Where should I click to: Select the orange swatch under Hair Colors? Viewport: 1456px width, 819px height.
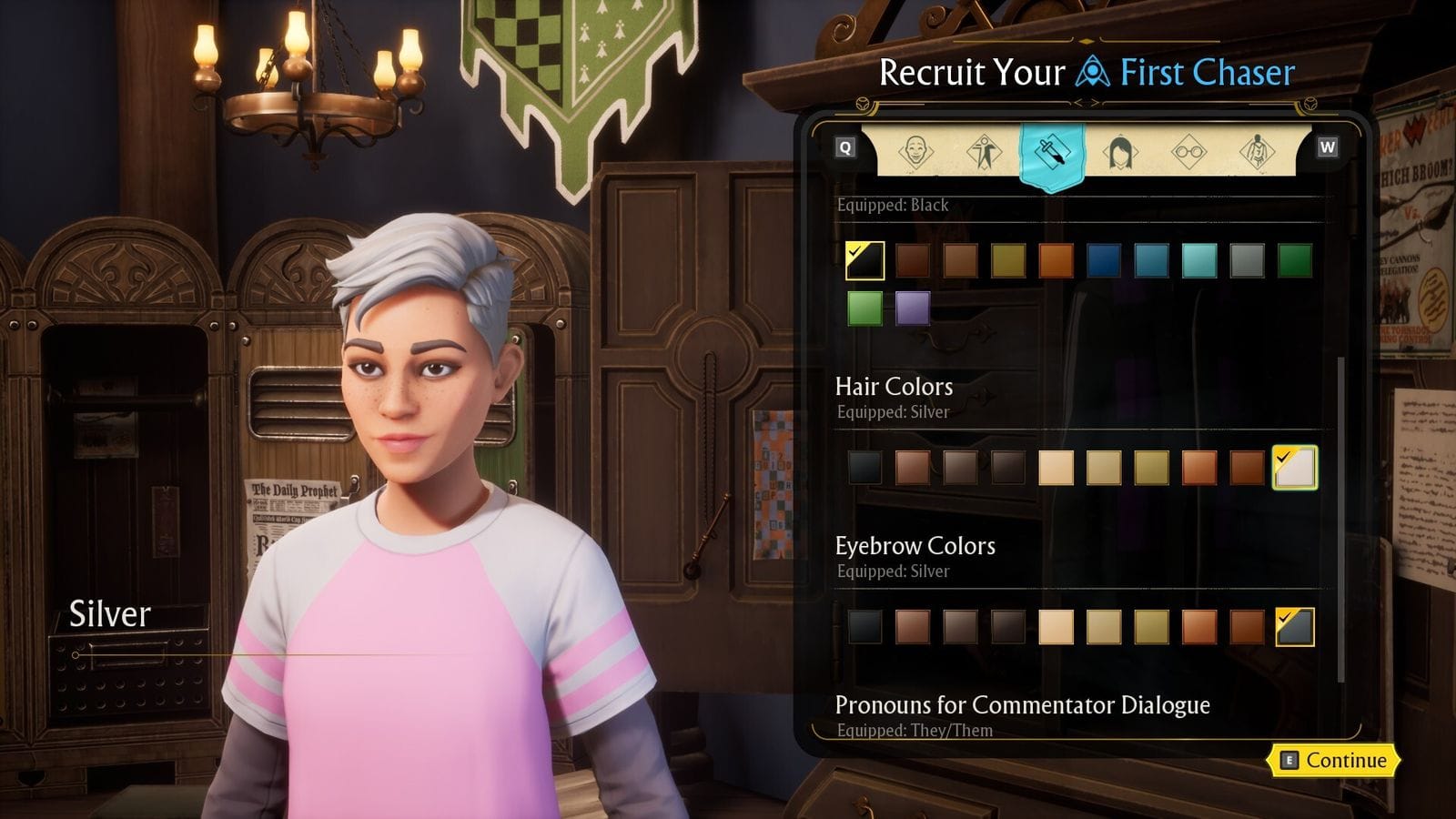pos(1199,468)
